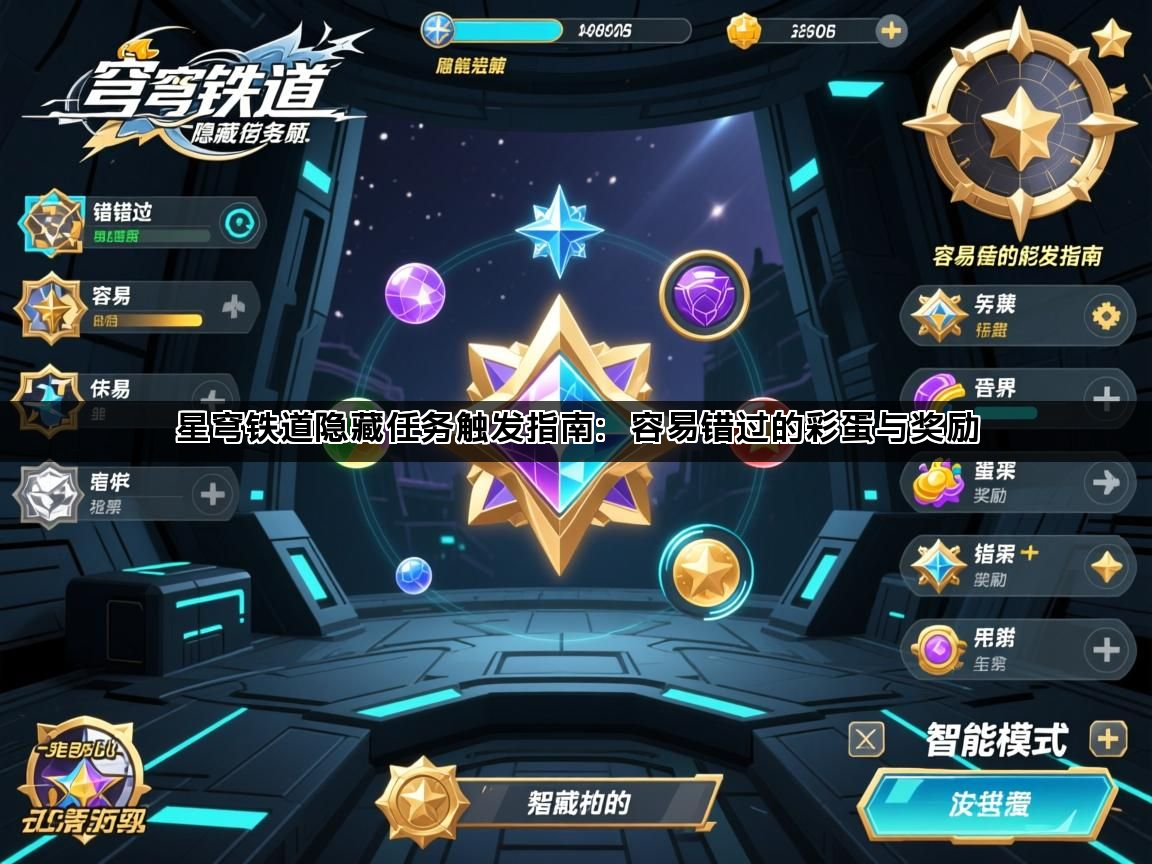Click the plus button beside gold currency
The width and height of the screenshot is (1152, 864).
890,30
